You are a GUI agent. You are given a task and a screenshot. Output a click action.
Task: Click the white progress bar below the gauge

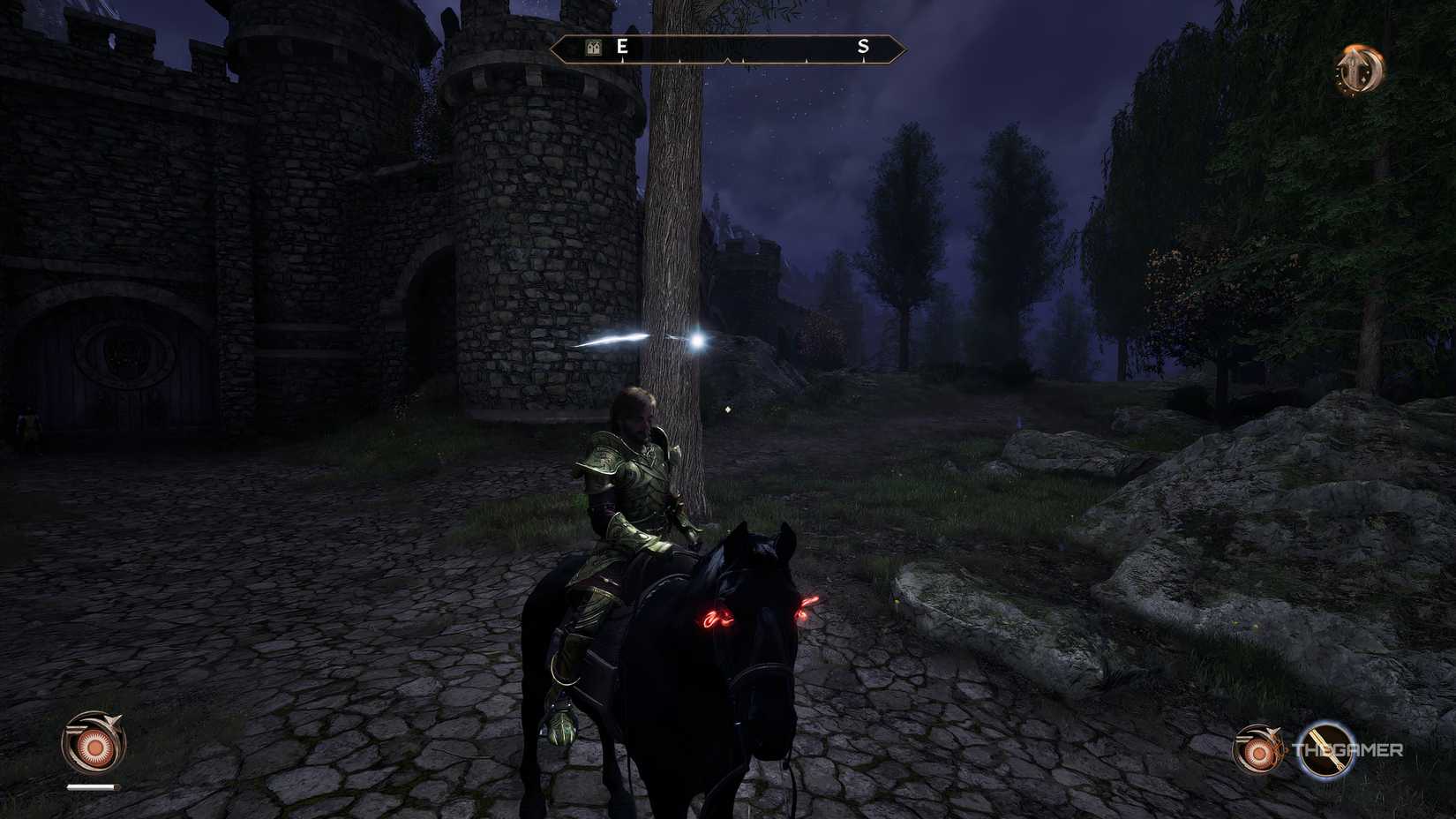(90, 785)
